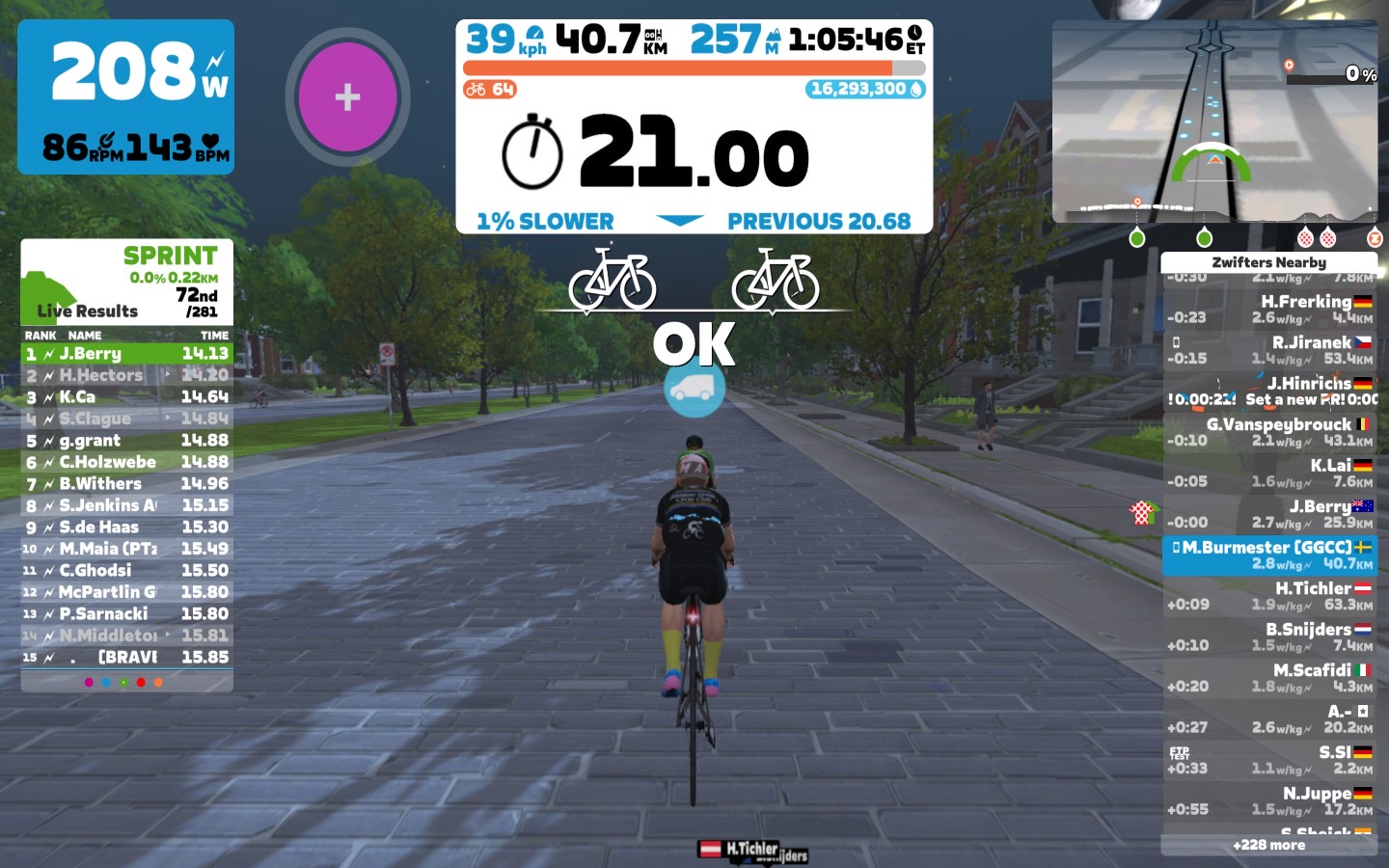Select M.Scafidi rider entry
This screenshot has width=1389, height=868.
point(1269,678)
